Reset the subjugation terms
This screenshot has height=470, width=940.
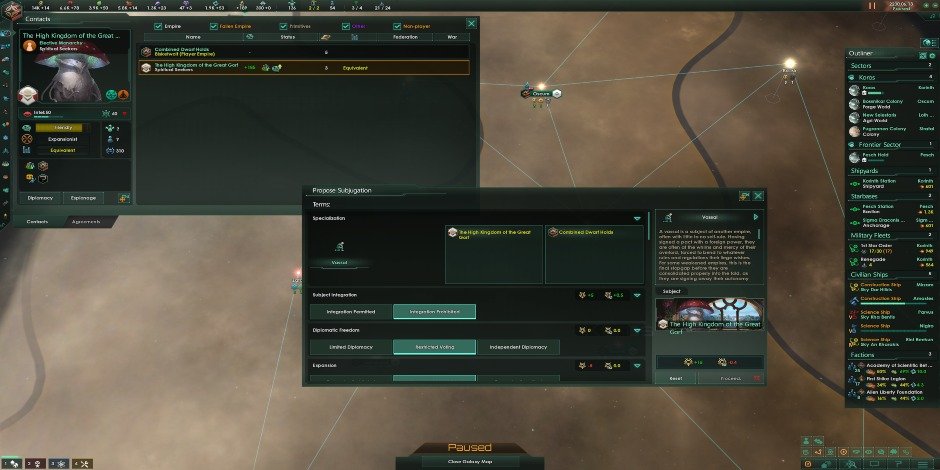675,379
